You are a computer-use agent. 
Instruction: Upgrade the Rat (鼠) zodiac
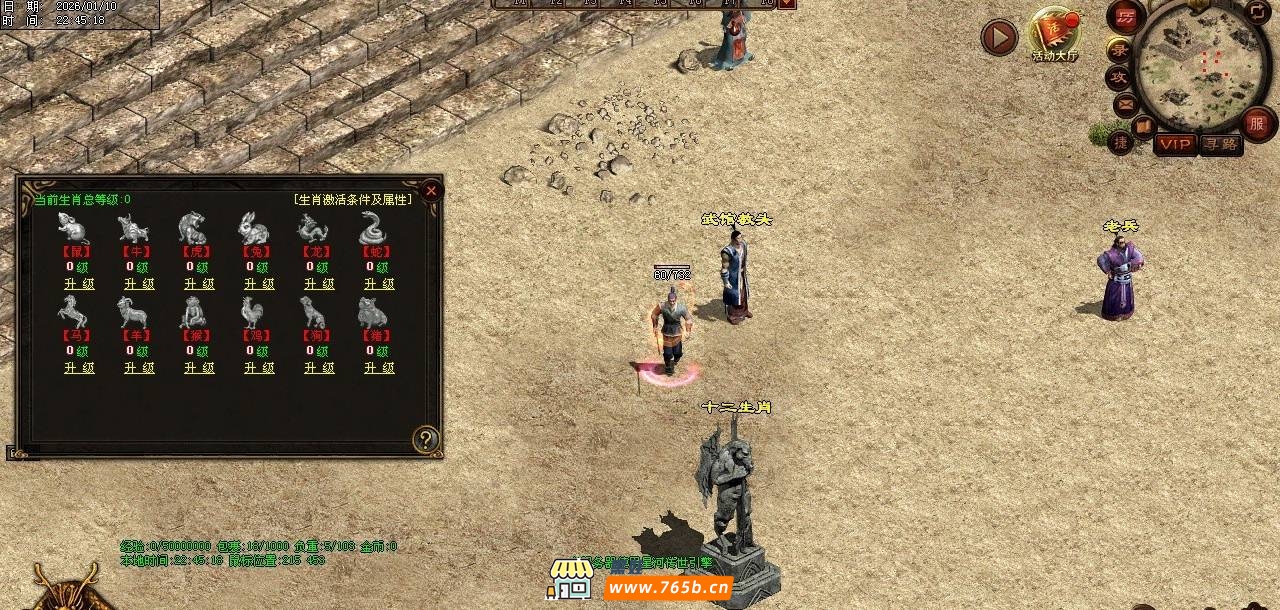point(80,284)
